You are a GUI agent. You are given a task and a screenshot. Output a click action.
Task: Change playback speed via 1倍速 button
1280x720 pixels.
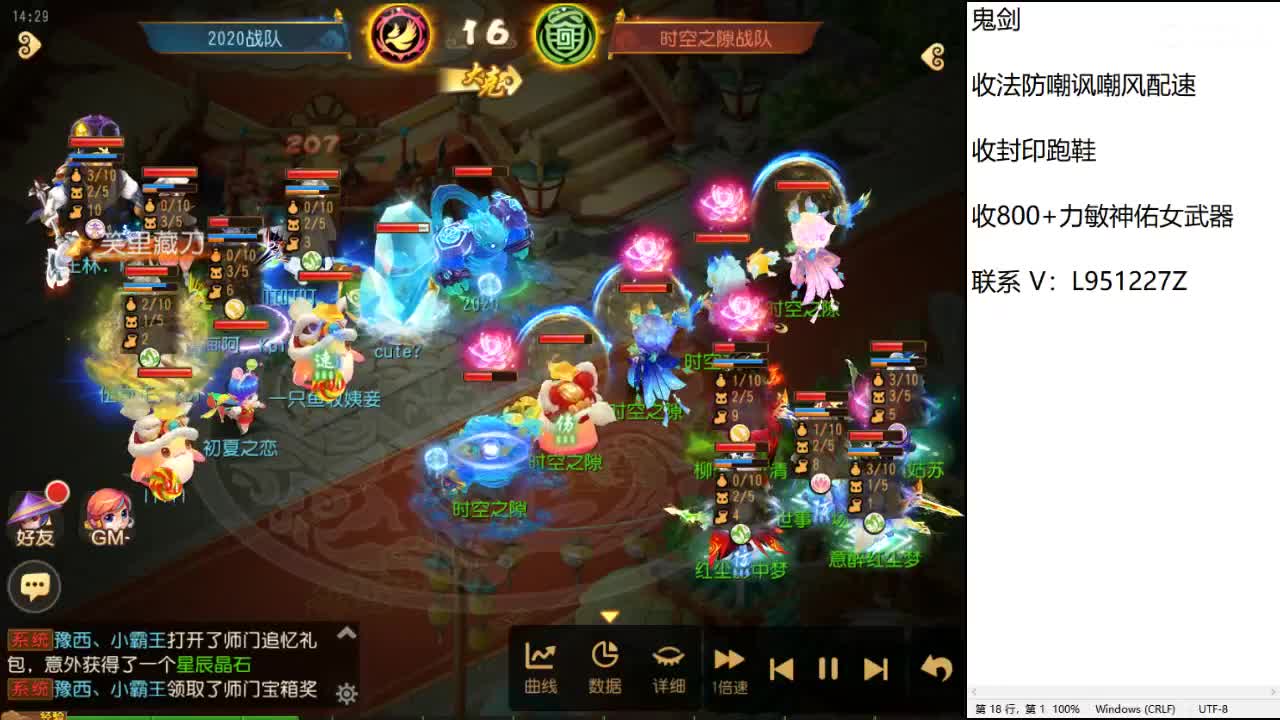[729, 663]
